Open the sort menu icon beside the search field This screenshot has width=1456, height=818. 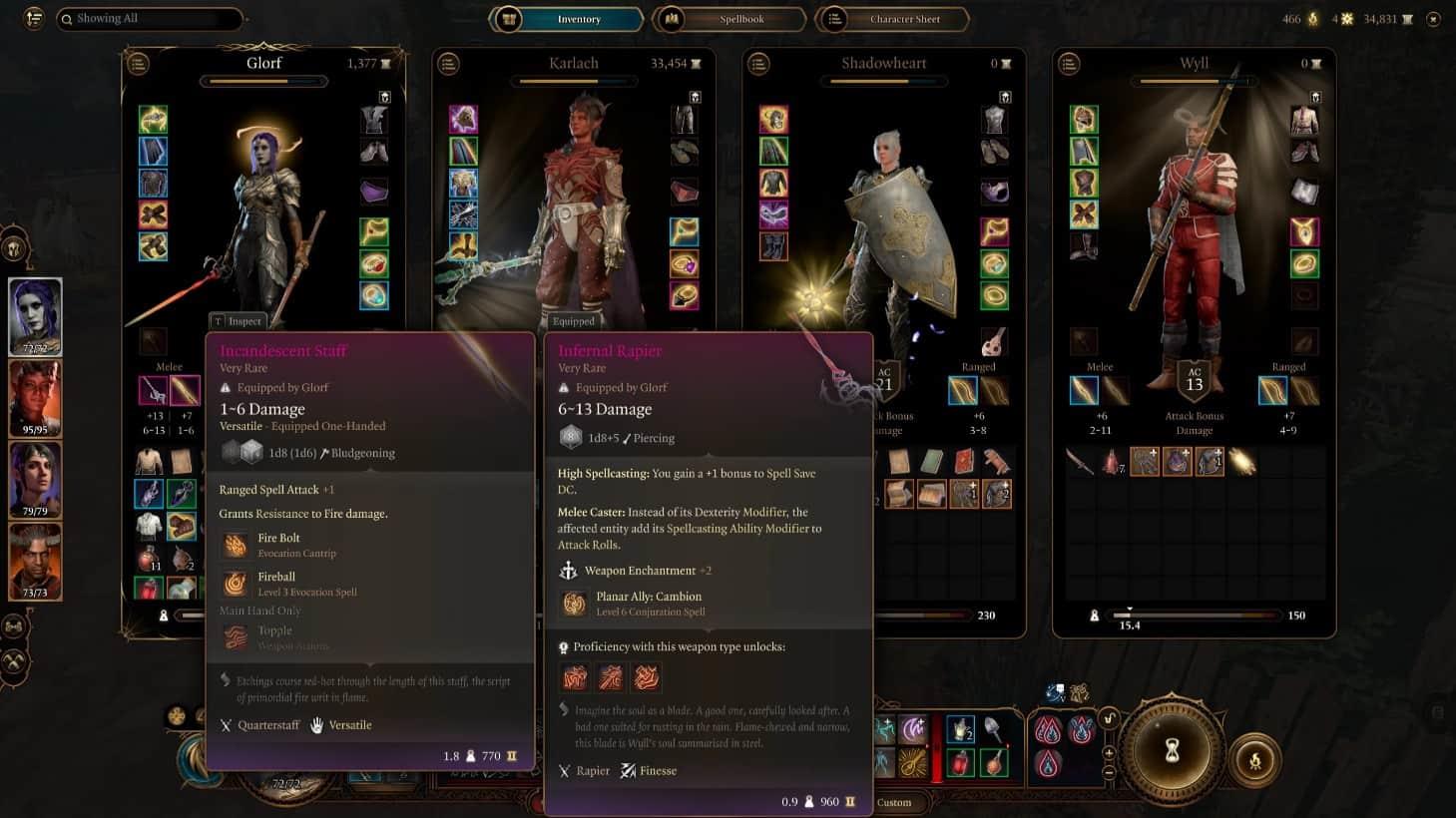click(x=34, y=18)
